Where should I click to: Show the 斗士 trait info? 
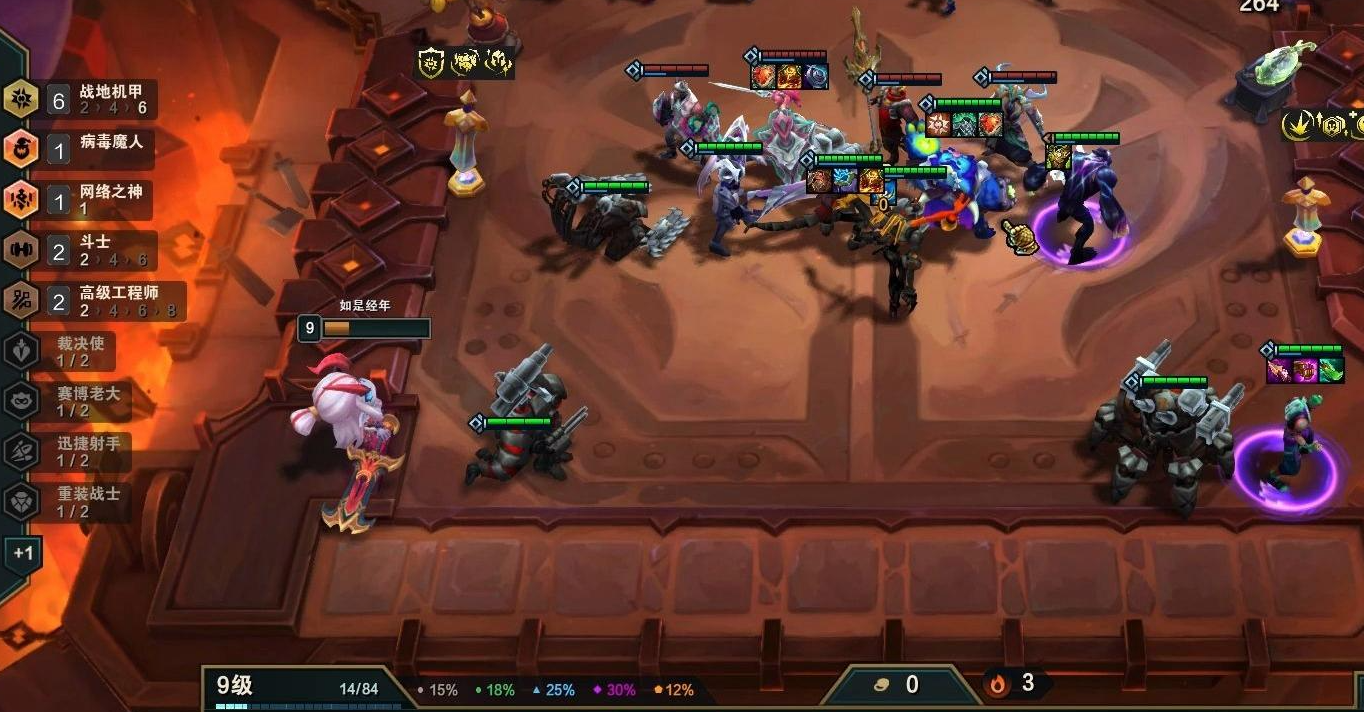coord(80,250)
